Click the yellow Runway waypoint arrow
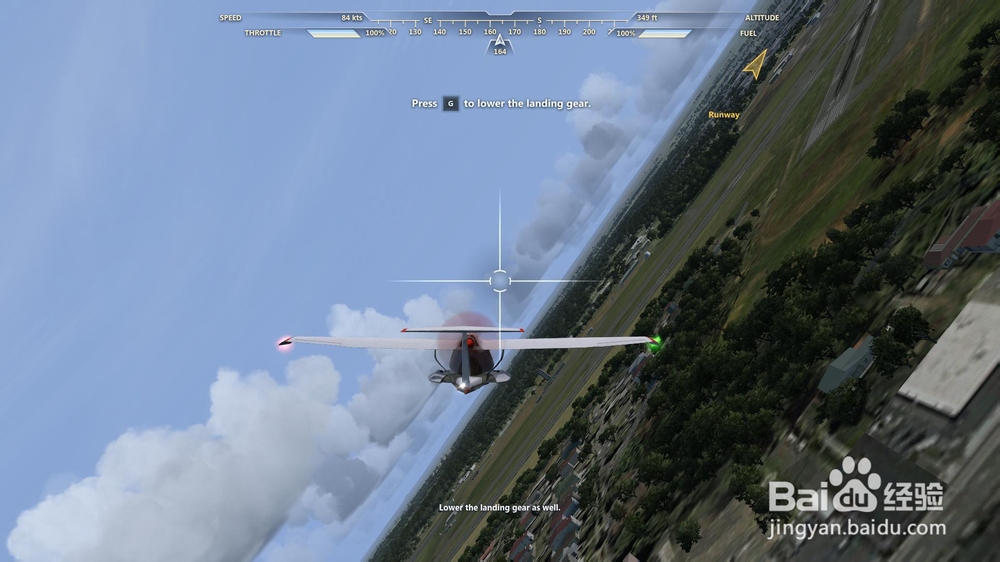The height and width of the screenshot is (562, 1000). point(754,66)
